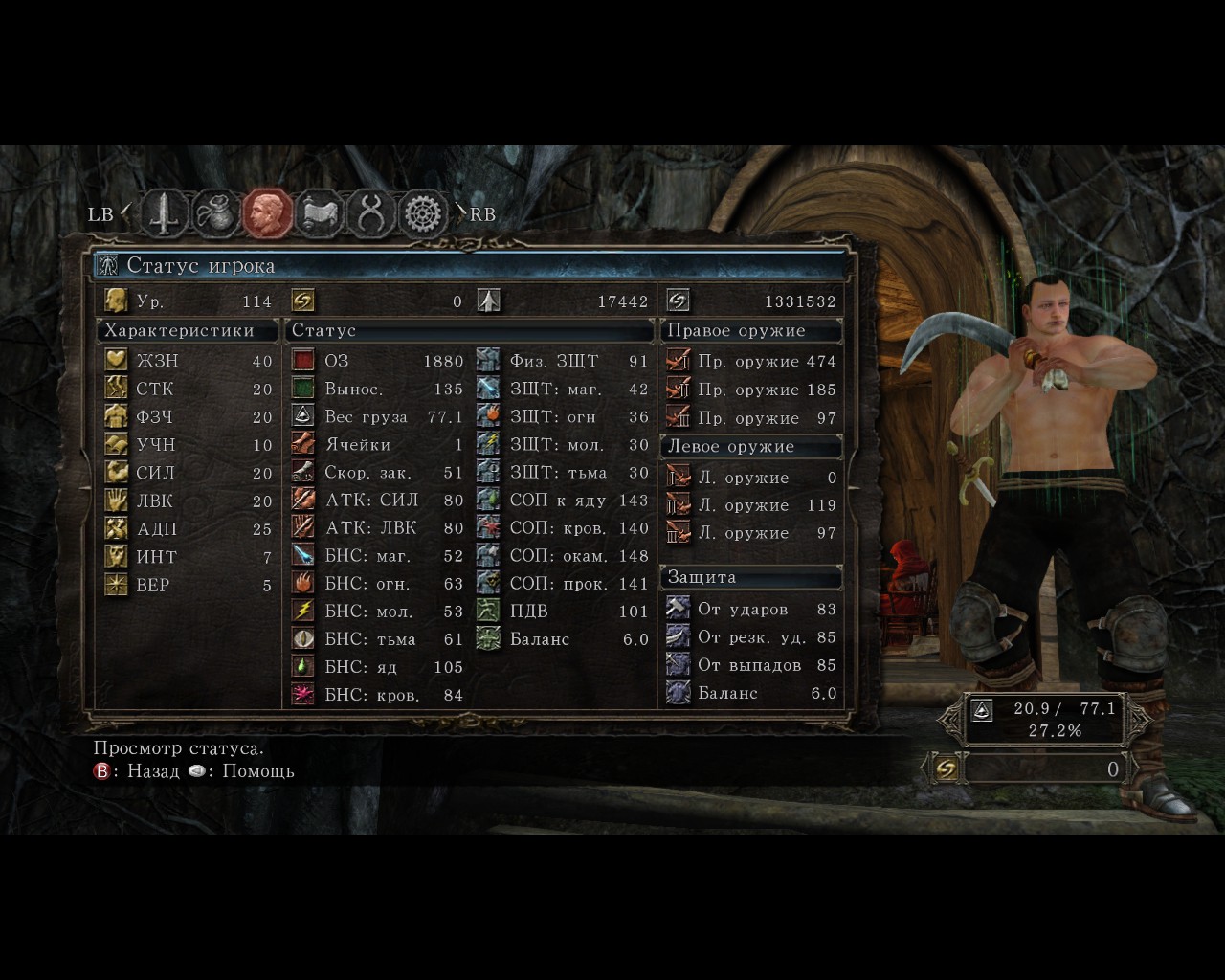Click the ОЗ hit points stat

[377, 361]
